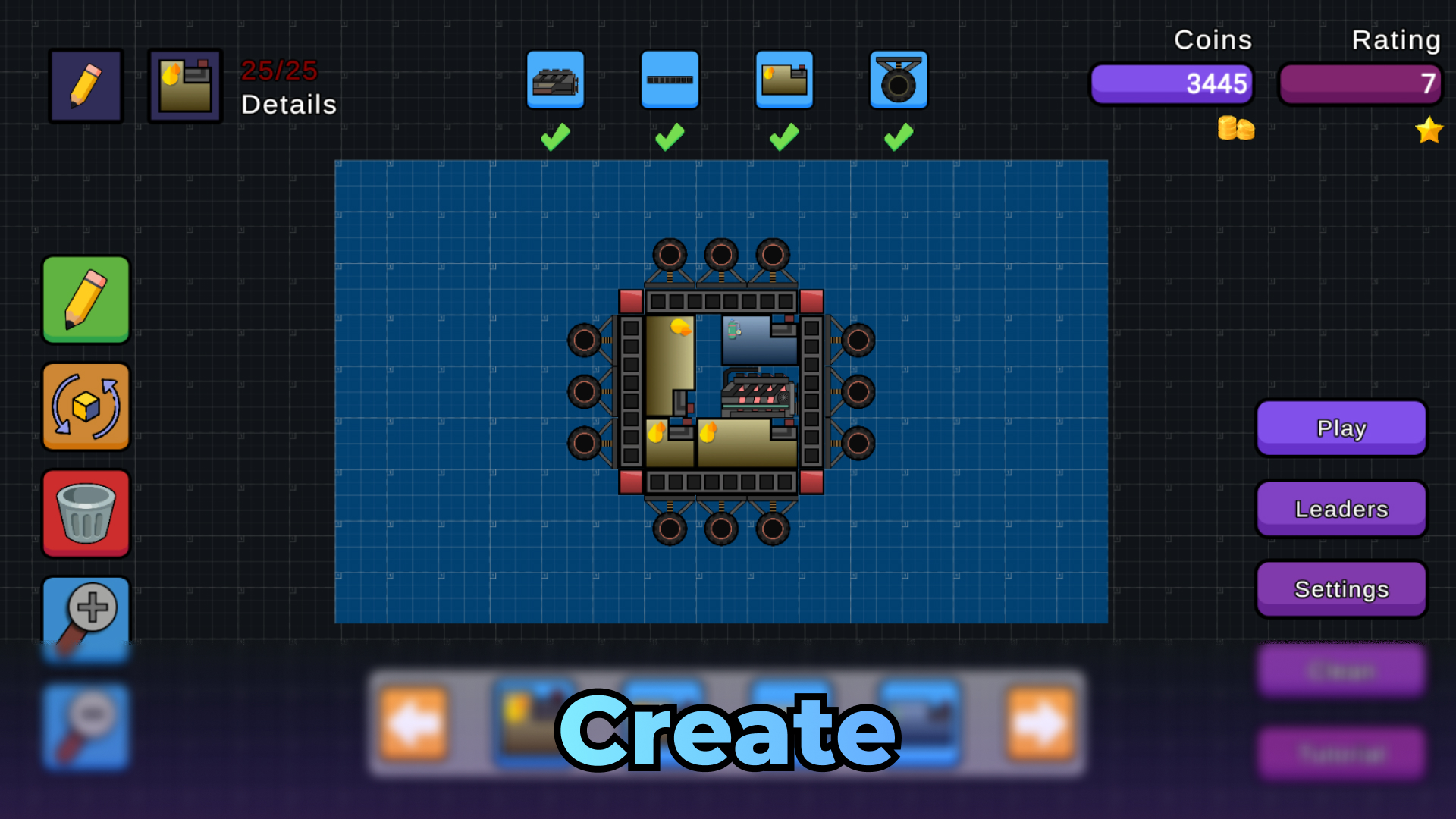Zoom in using the magnifier tool
The image size is (1456, 819).
pos(86,619)
